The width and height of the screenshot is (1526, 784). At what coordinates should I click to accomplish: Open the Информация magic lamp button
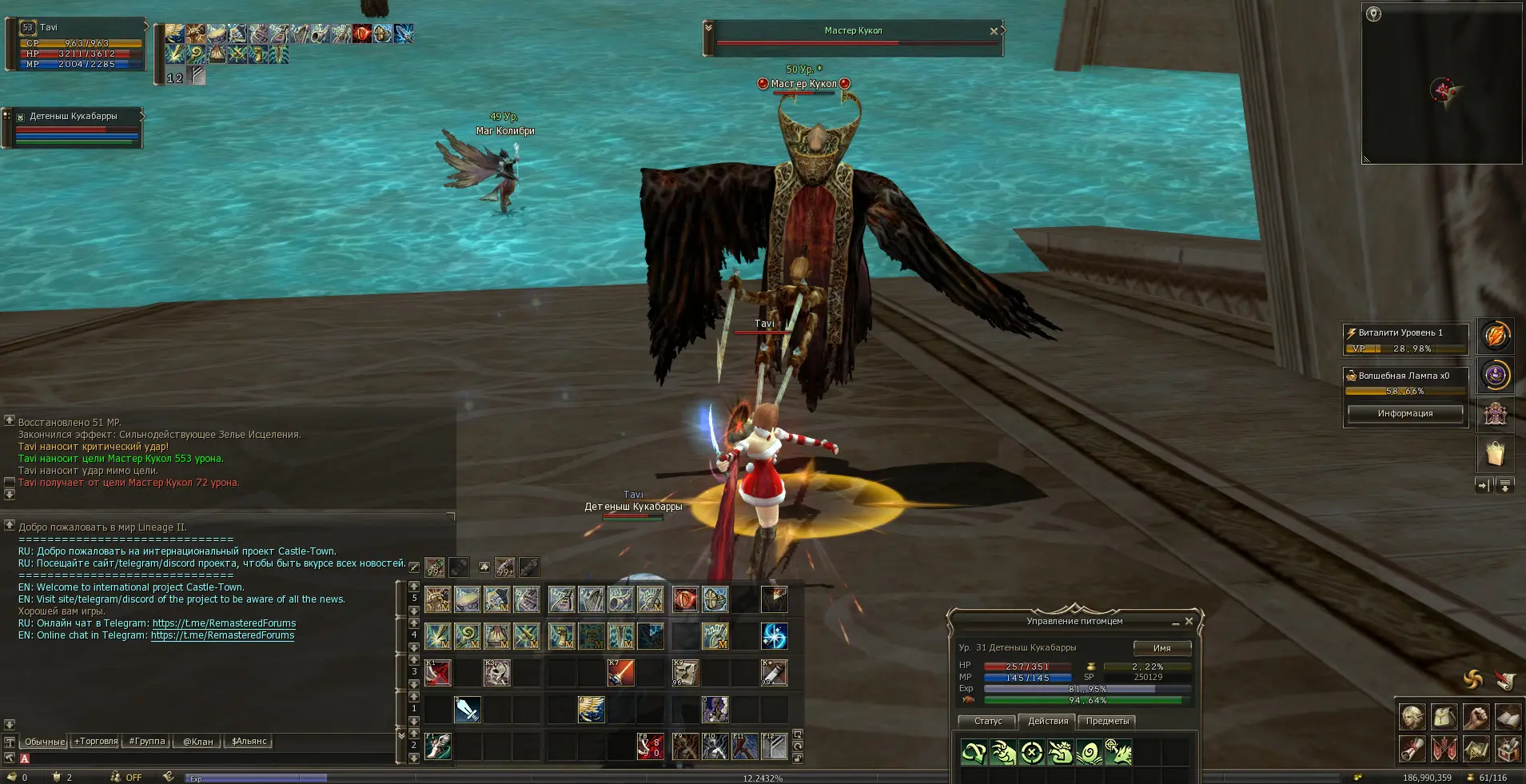click(1404, 413)
